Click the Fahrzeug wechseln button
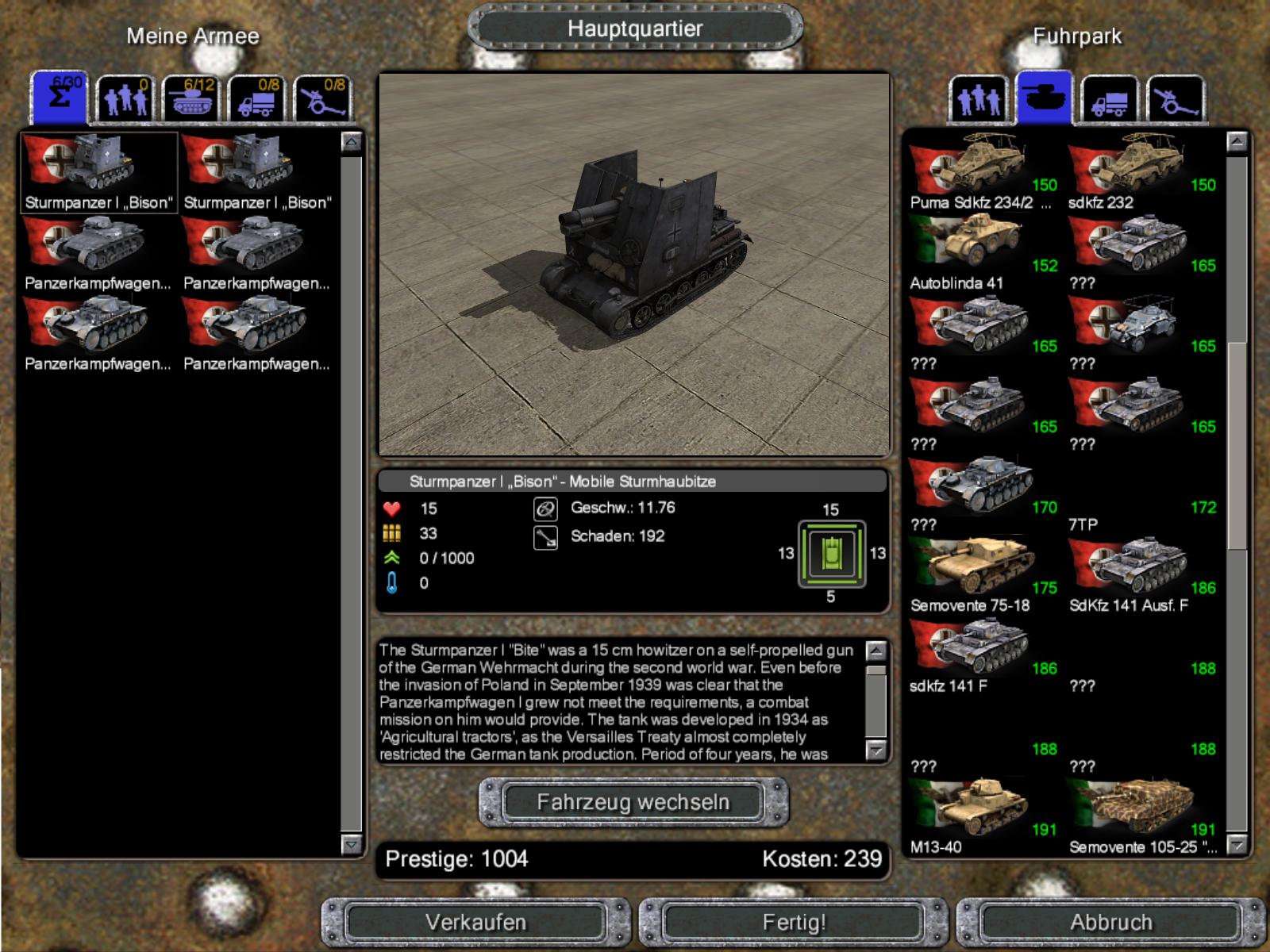The image size is (1270, 952). [633, 802]
